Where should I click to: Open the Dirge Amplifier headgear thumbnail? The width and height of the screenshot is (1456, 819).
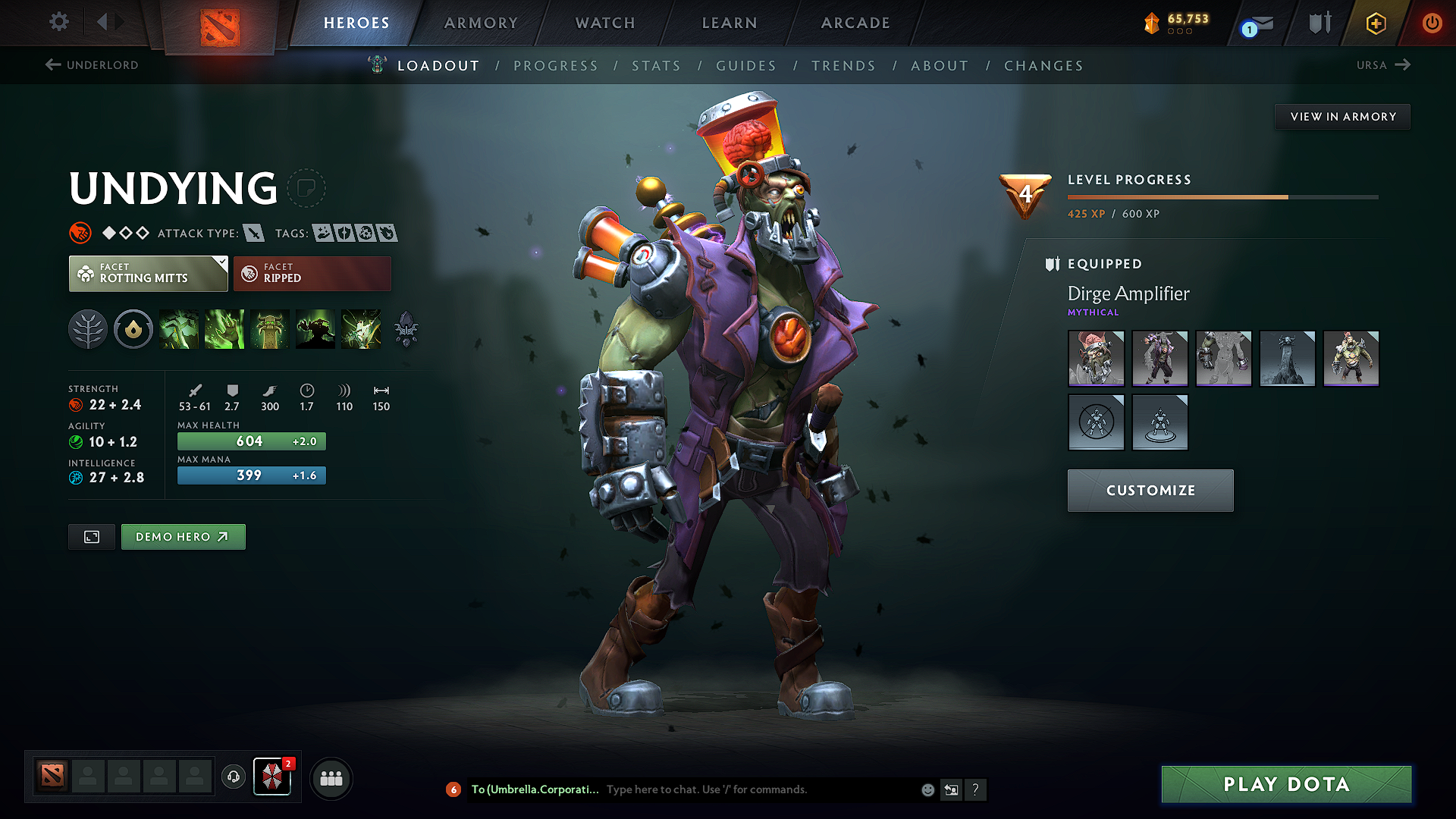1096,359
